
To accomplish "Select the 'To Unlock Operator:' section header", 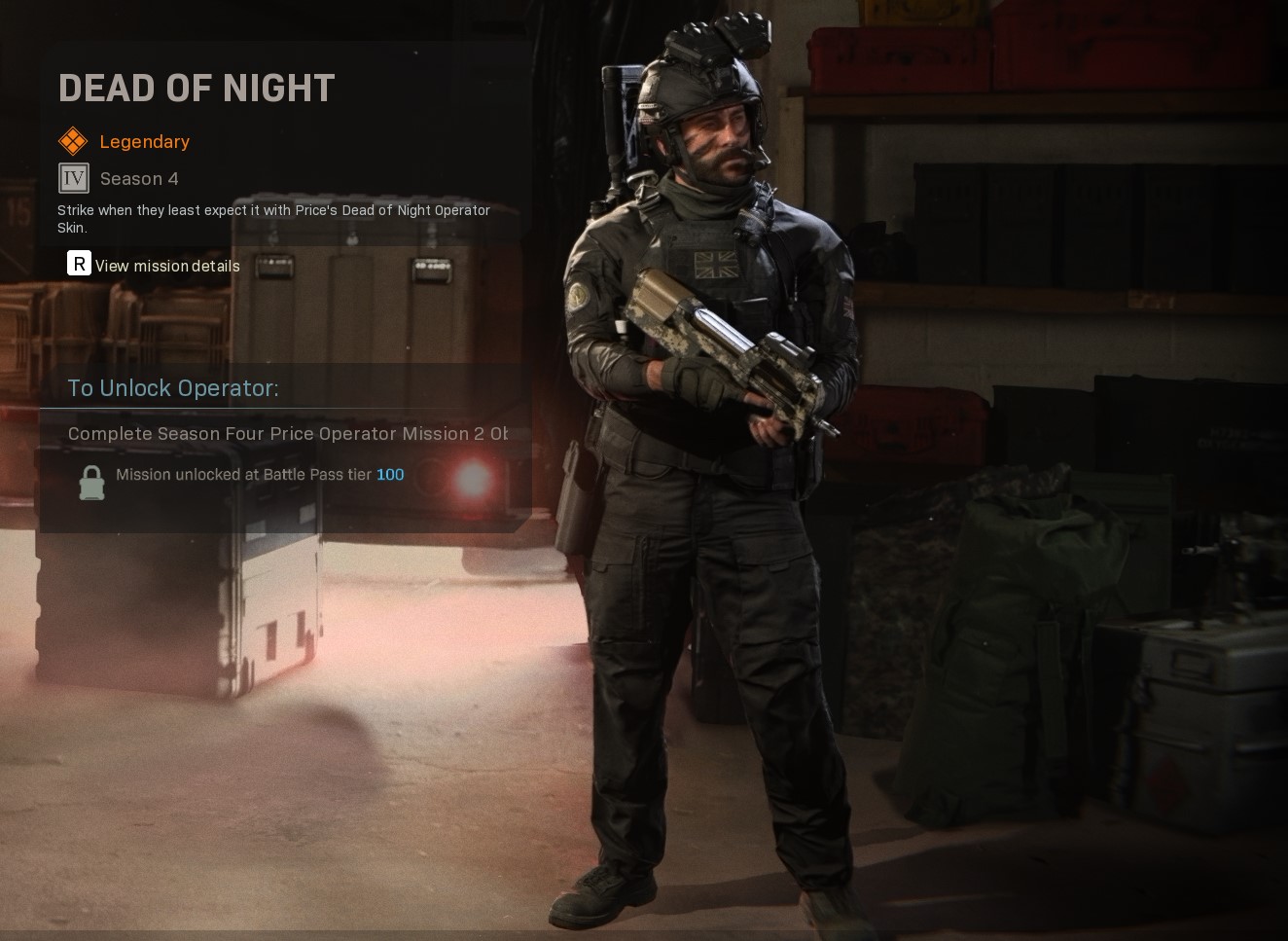I will [172, 387].
